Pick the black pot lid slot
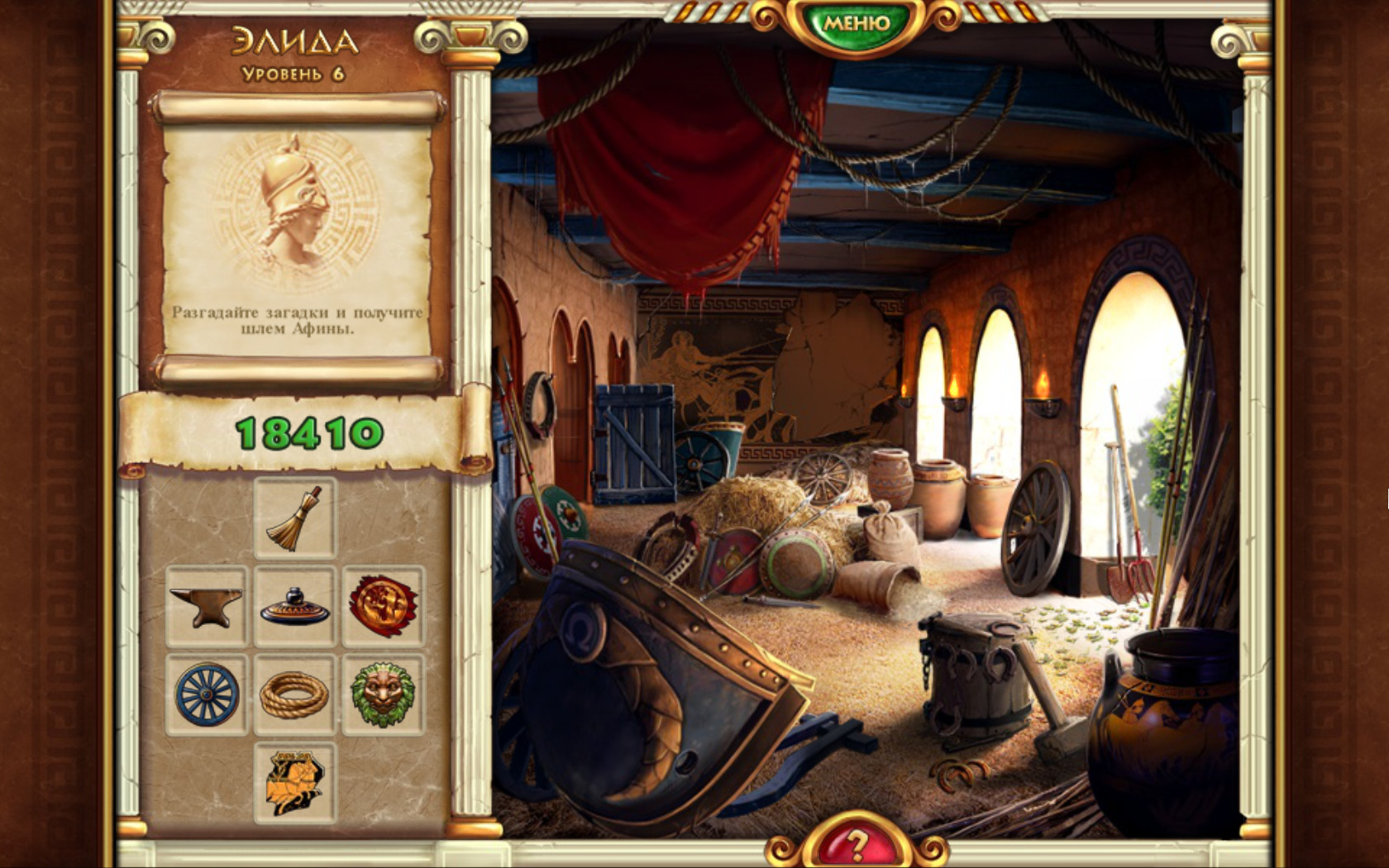Image resolution: width=1389 pixels, height=868 pixels. 294,606
